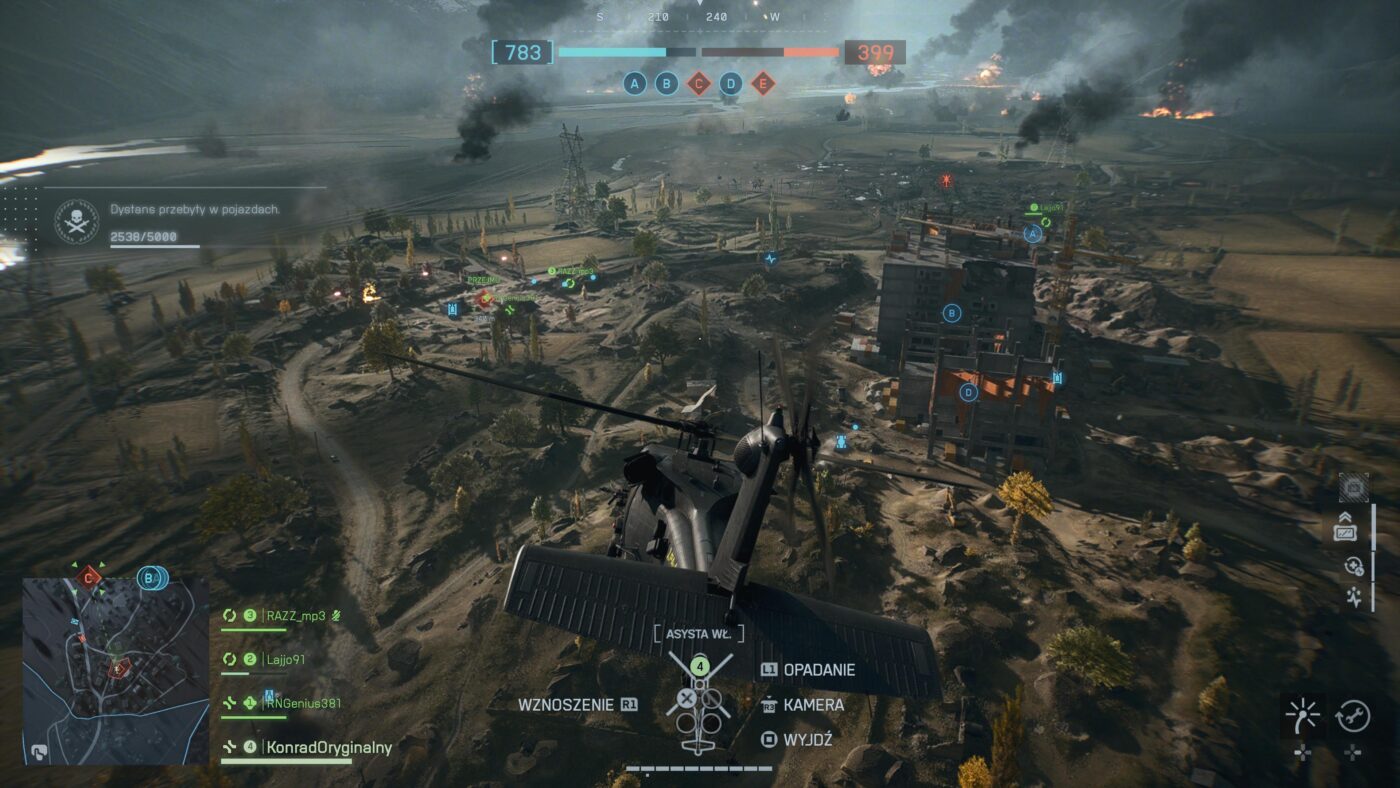The width and height of the screenshot is (1400, 788).
Task: Toggle the ASYSTA WŁ. assist indicator
Action: click(700, 633)
